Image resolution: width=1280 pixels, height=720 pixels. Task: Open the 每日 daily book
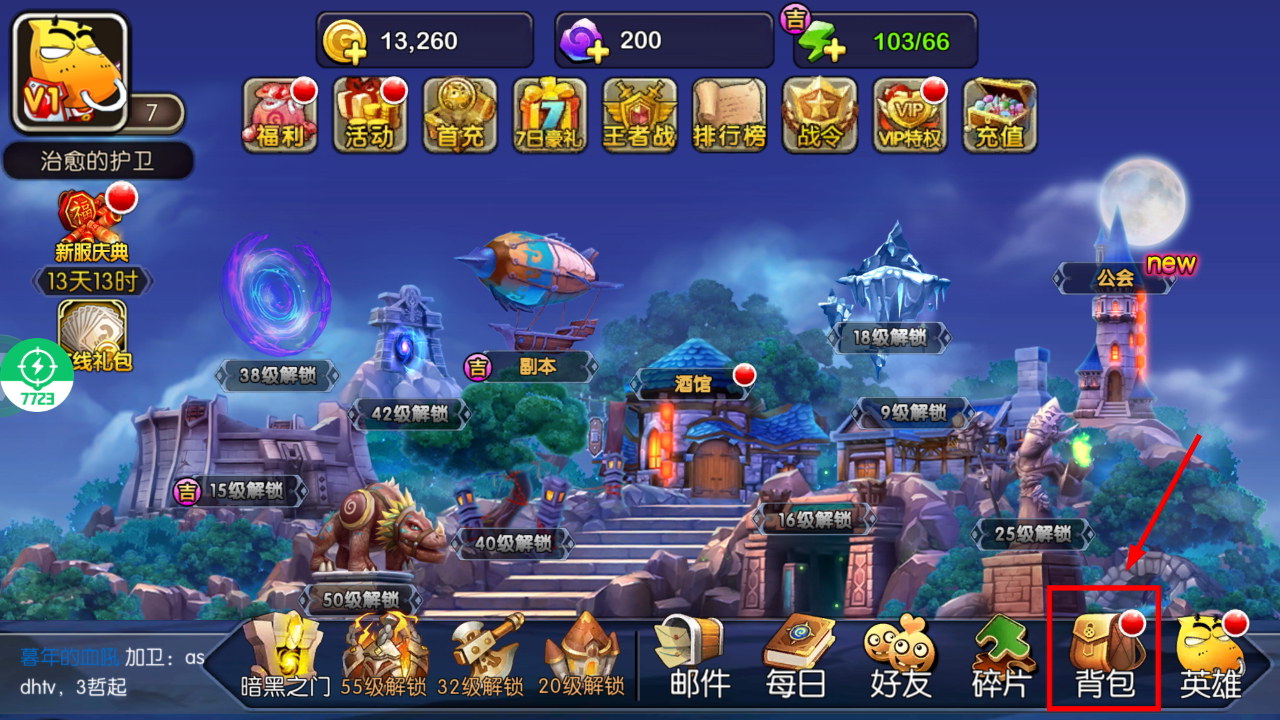(796, 656)
